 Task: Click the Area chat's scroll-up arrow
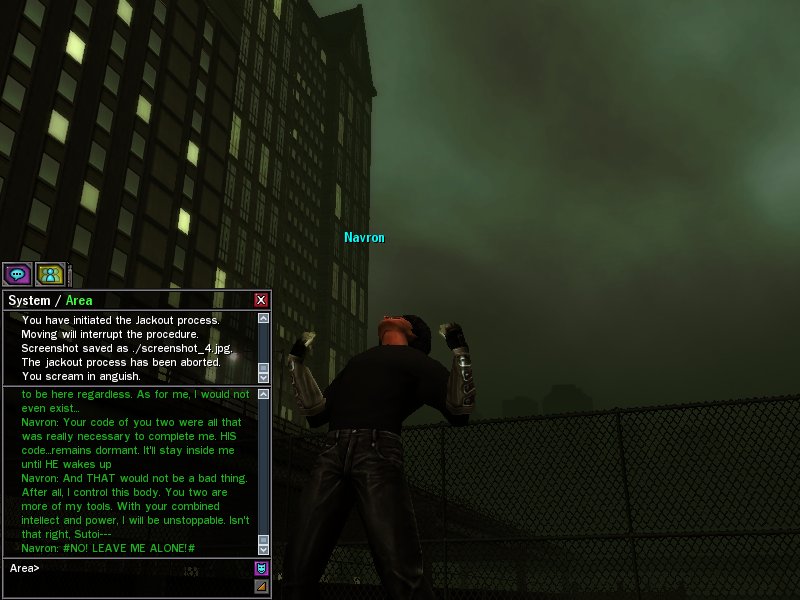[264, 395]
